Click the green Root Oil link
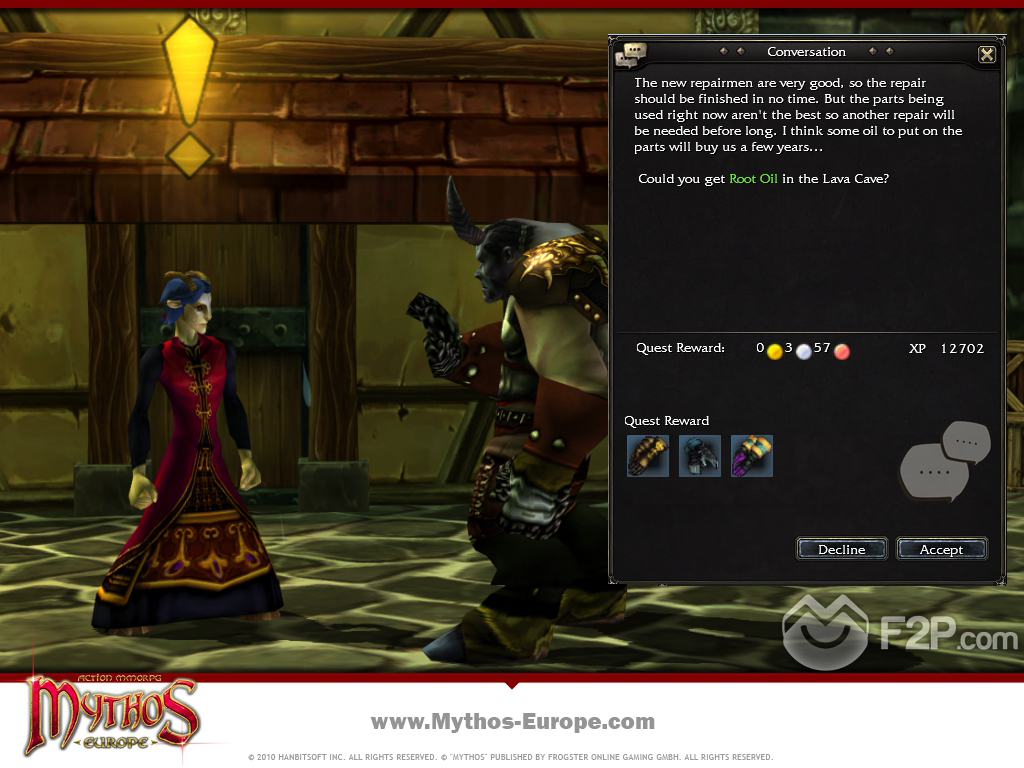Screen dimensions: 1024x768 [x=753, y=179]
